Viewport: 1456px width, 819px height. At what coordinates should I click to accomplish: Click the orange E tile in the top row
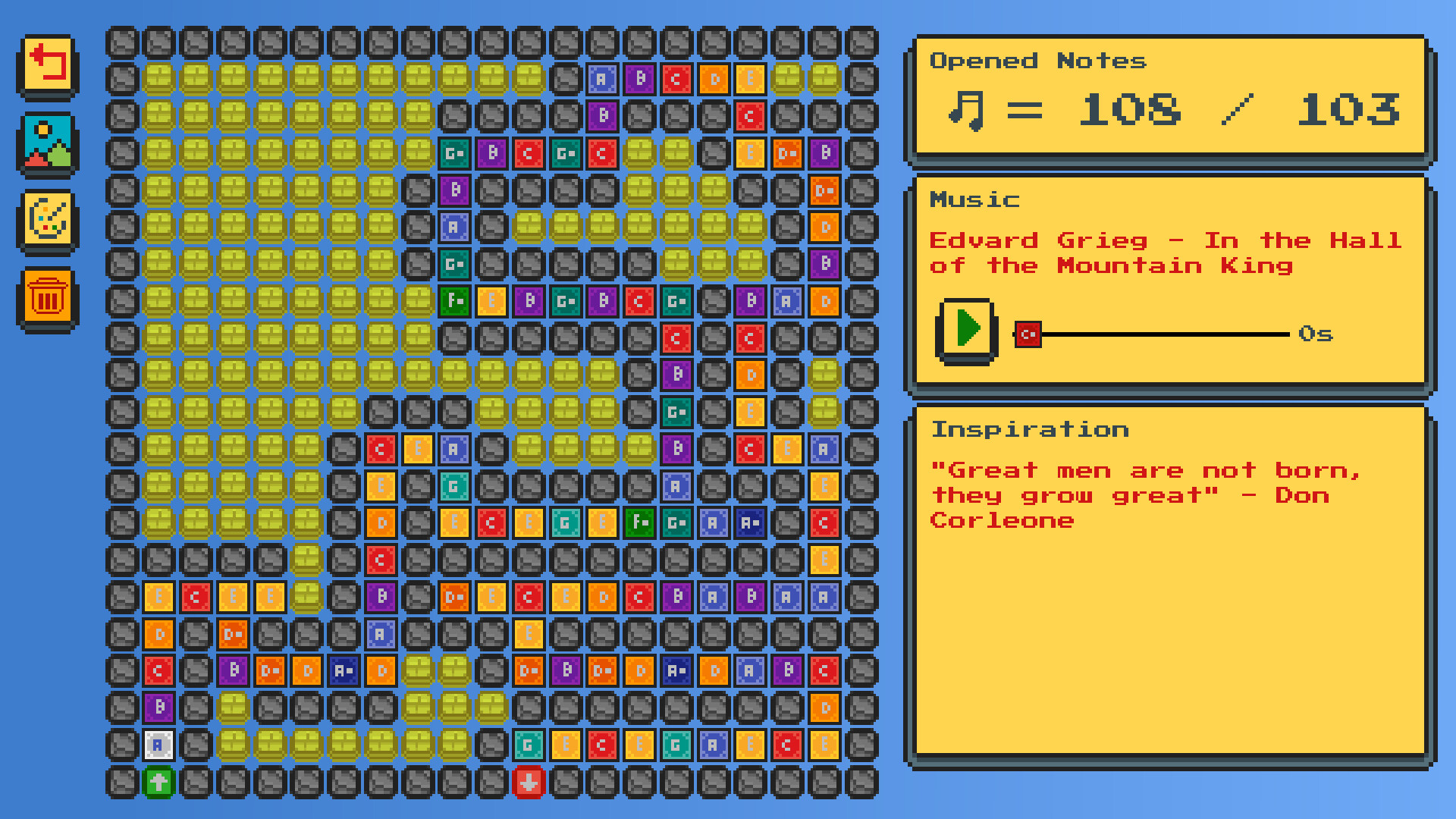pyautogui.click(x=749, y=79)
